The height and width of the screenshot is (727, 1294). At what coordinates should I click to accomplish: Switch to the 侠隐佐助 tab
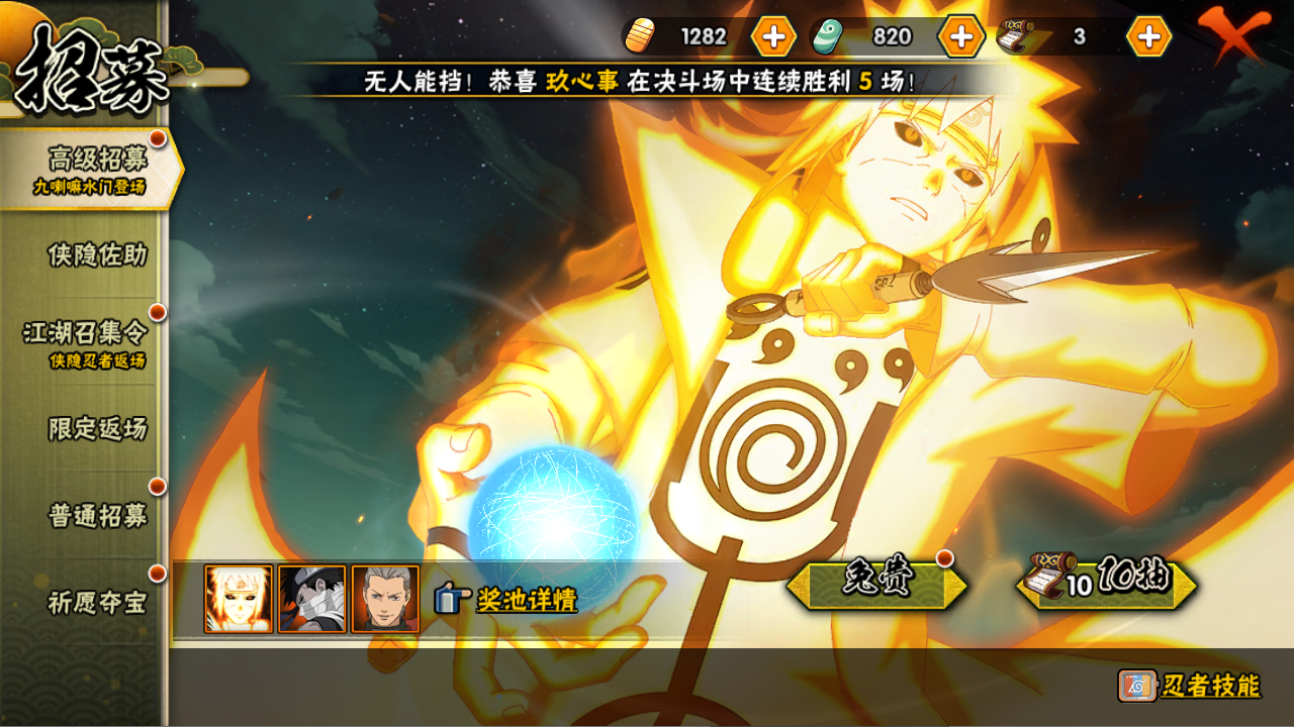(96, 255)
